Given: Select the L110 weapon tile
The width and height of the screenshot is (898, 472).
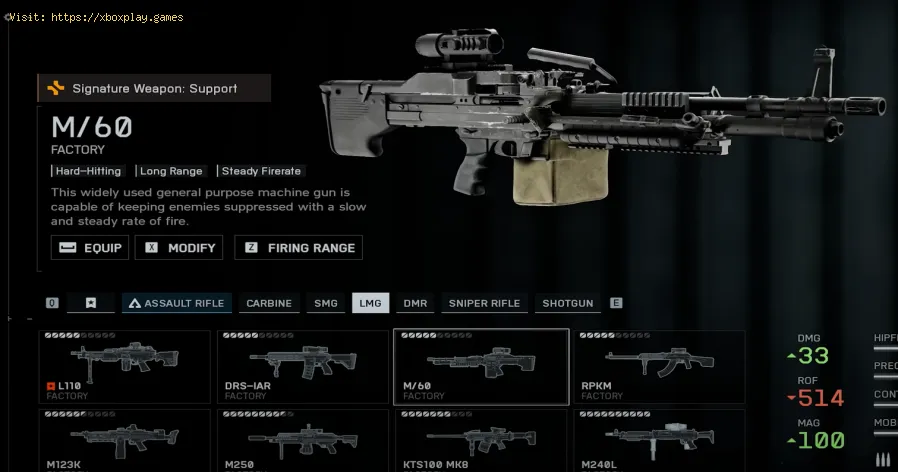Looking at the screenshot, I should 125,367.
